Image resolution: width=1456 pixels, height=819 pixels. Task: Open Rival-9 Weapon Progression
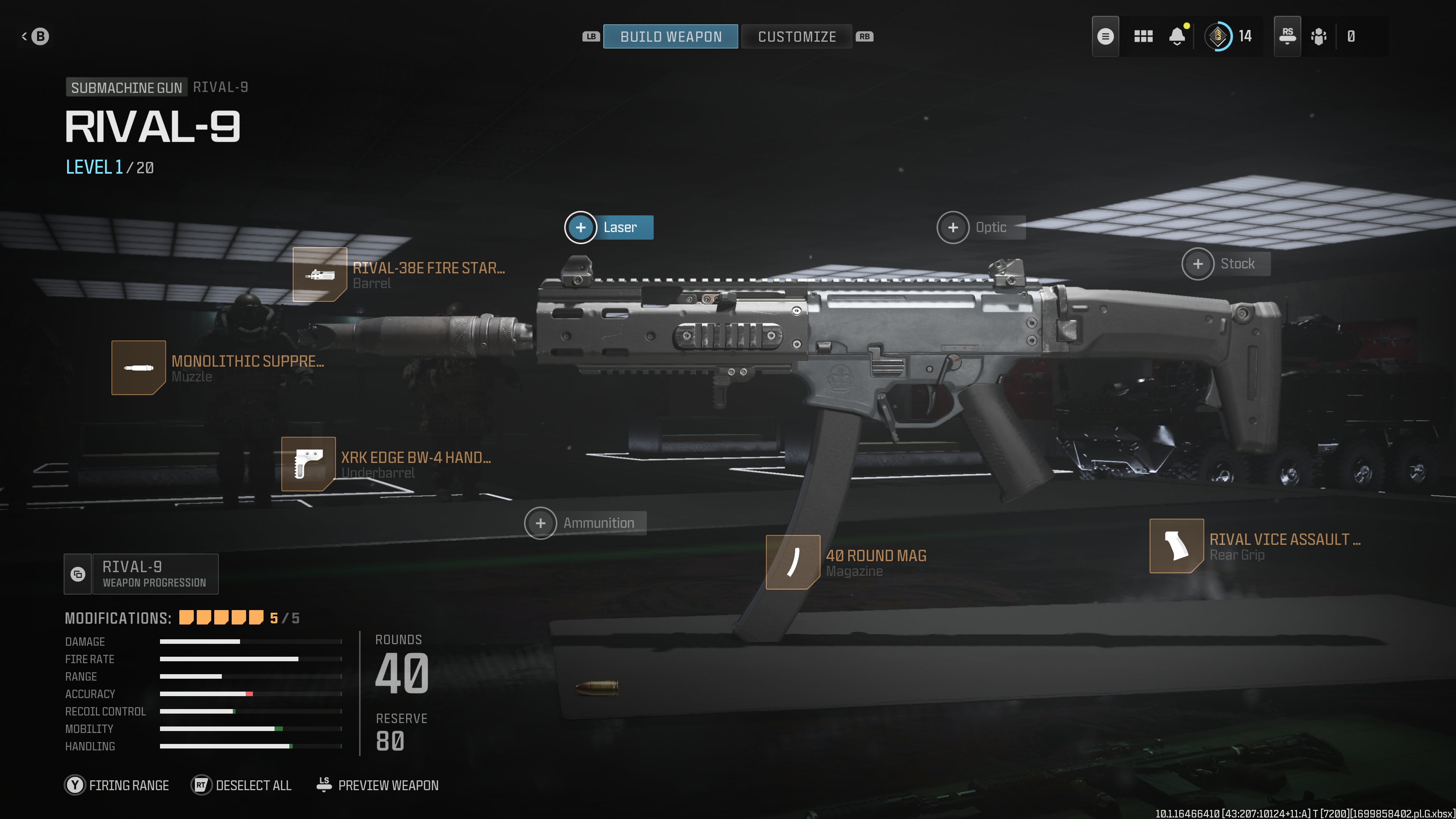point(141,574)
